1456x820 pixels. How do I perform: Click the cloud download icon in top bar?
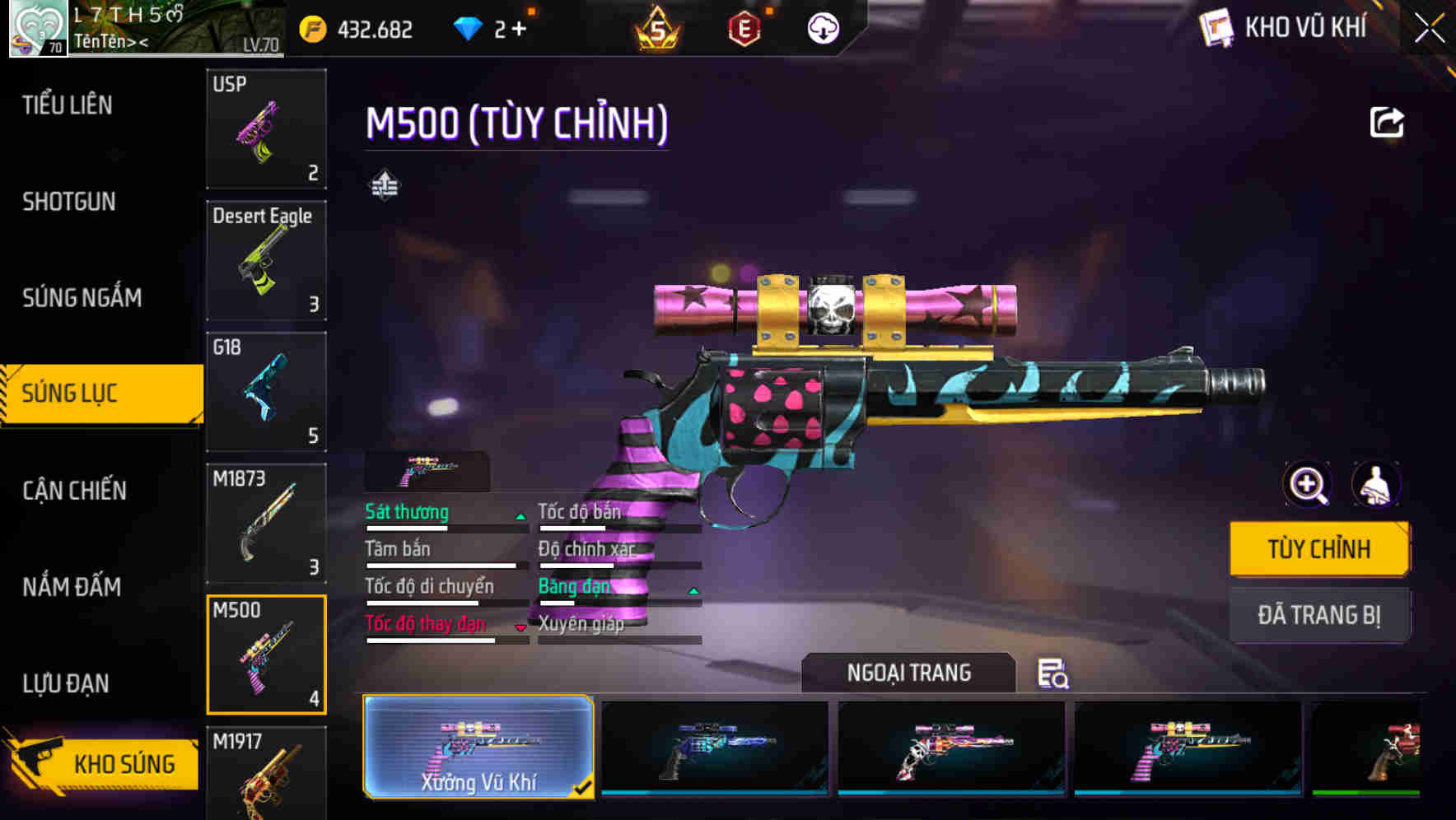coord(822,28)
